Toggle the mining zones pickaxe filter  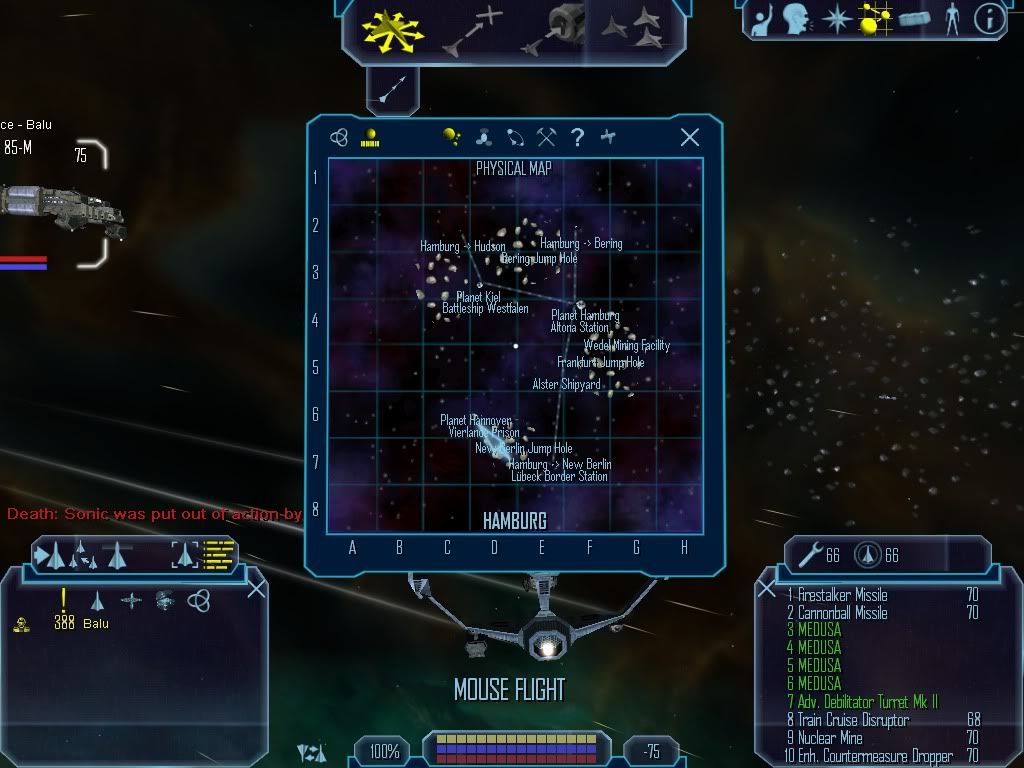(x=546, y=138)
